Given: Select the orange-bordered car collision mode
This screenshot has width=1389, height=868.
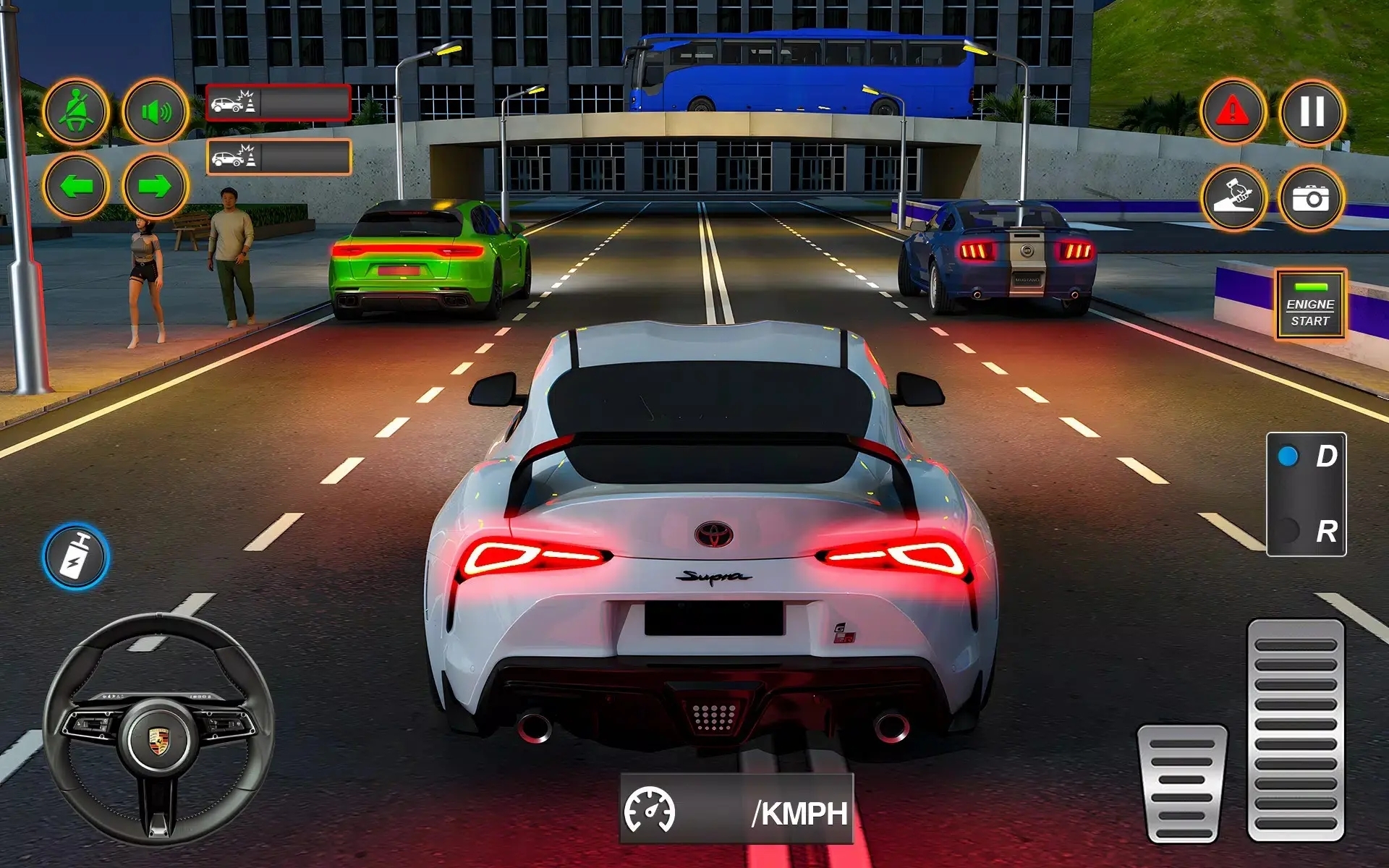Looking at the screenshot, I should coord(279,157).
